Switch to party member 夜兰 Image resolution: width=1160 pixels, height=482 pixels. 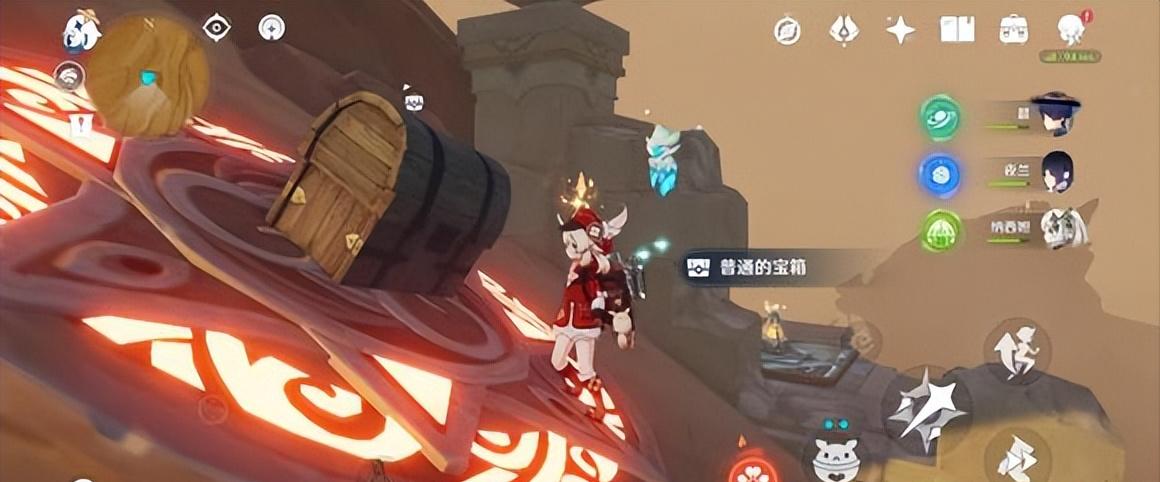(x=1055, y=173)
